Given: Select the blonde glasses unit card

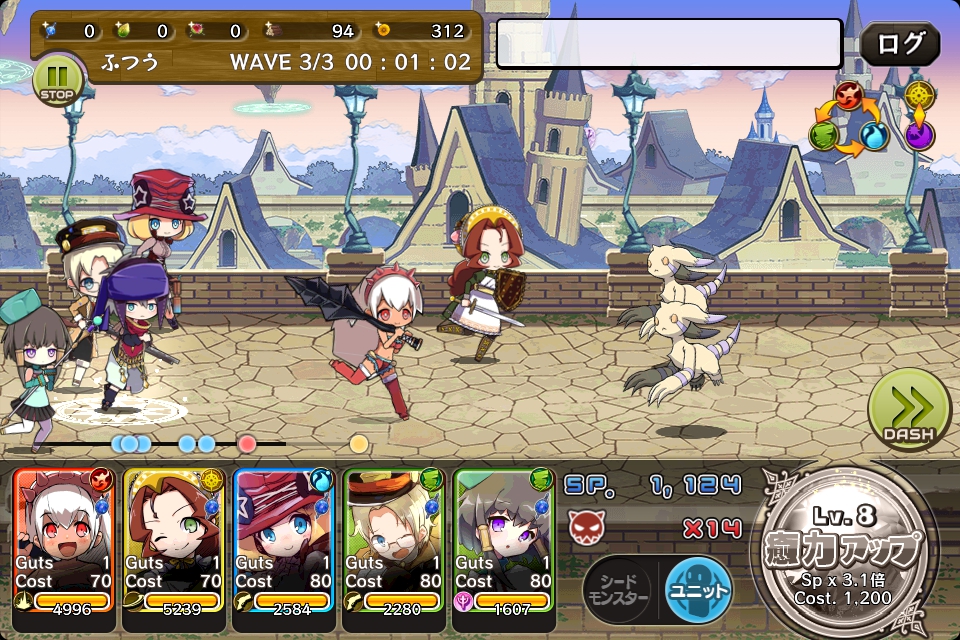Looking at the screenshot, I should click(393, 540).
